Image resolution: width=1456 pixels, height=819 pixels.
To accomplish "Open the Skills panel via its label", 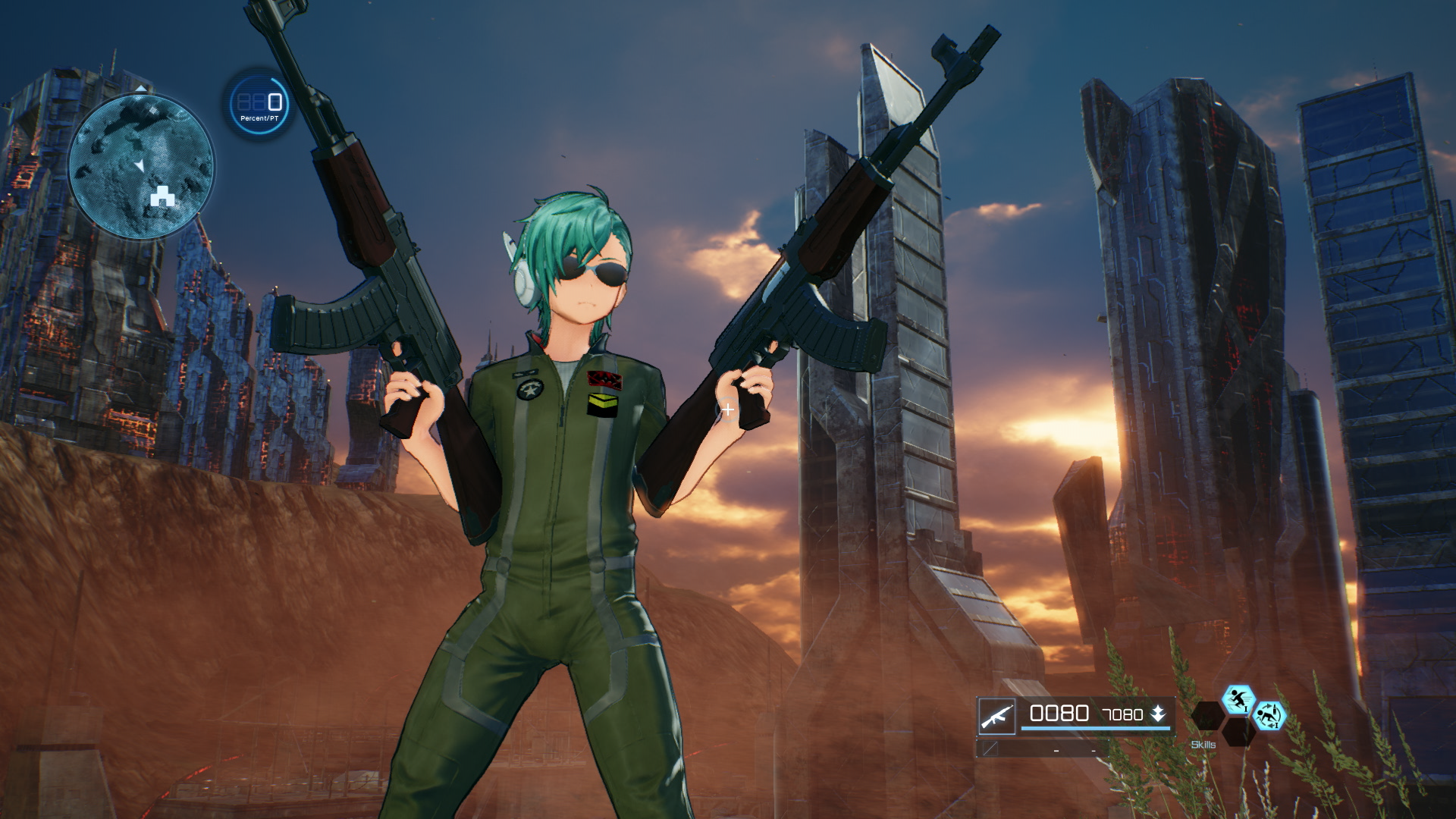I will tap(1203, 745).
